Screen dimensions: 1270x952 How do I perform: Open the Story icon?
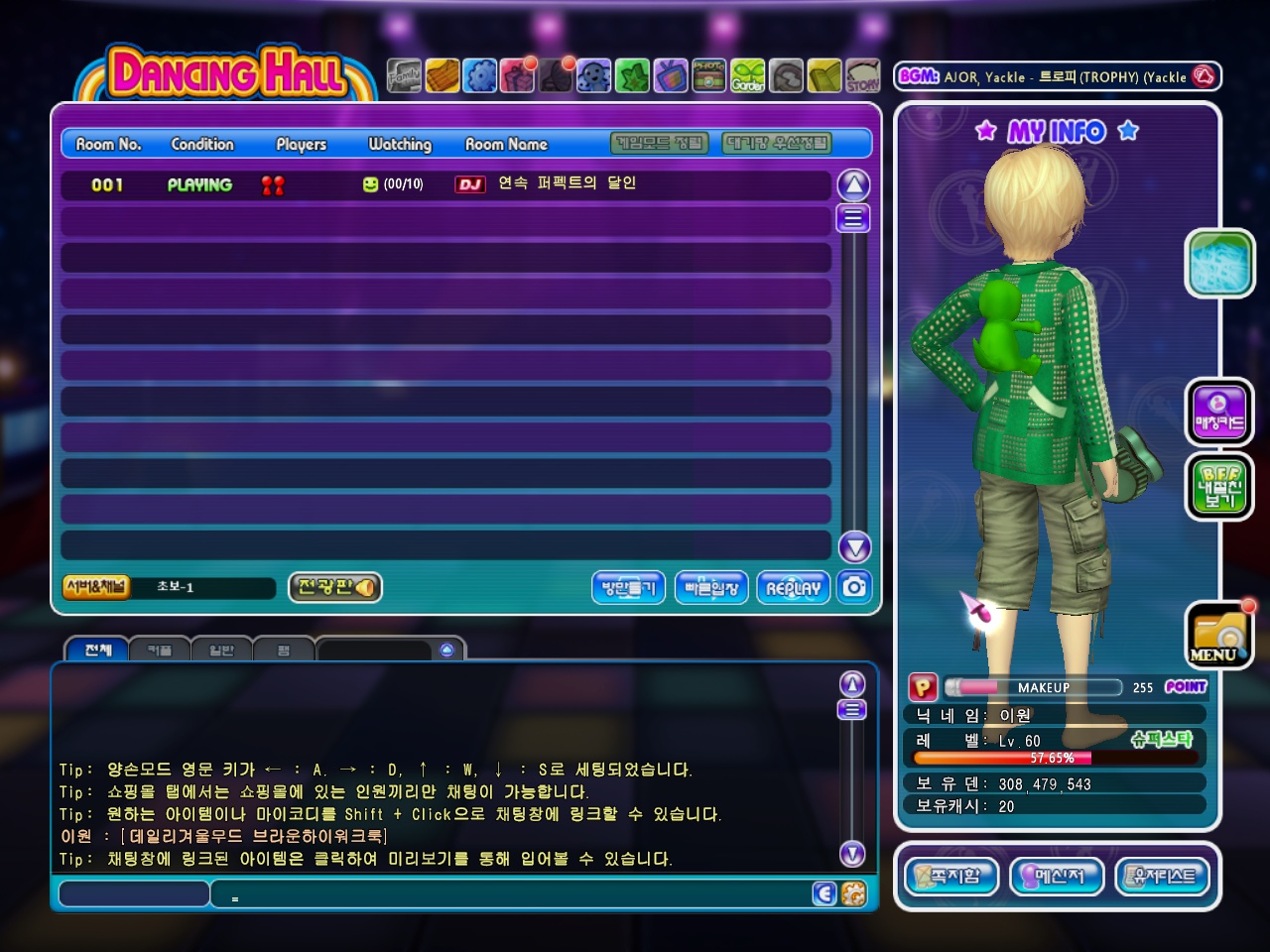(862, 75)
